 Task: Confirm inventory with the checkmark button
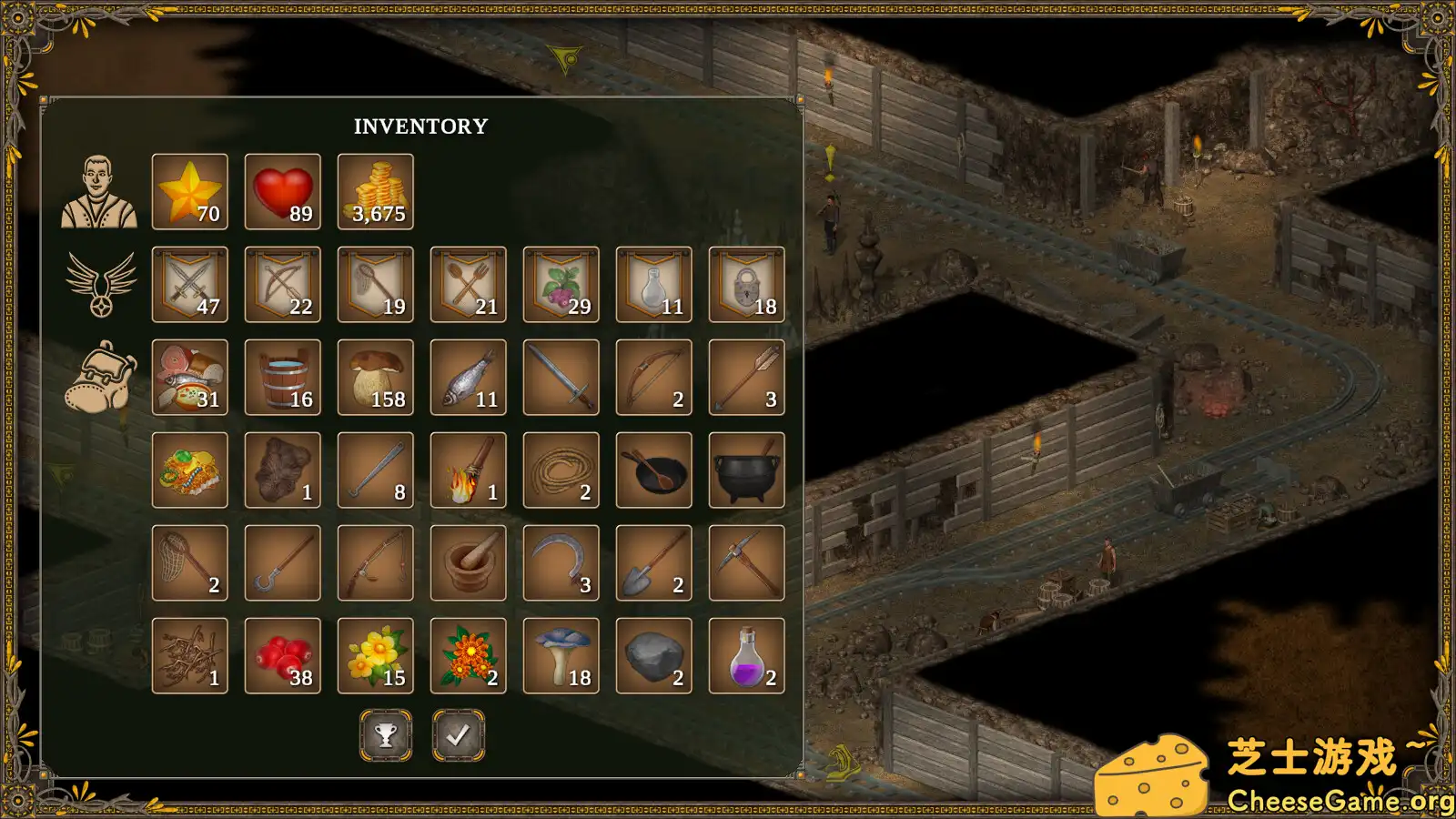459,735
